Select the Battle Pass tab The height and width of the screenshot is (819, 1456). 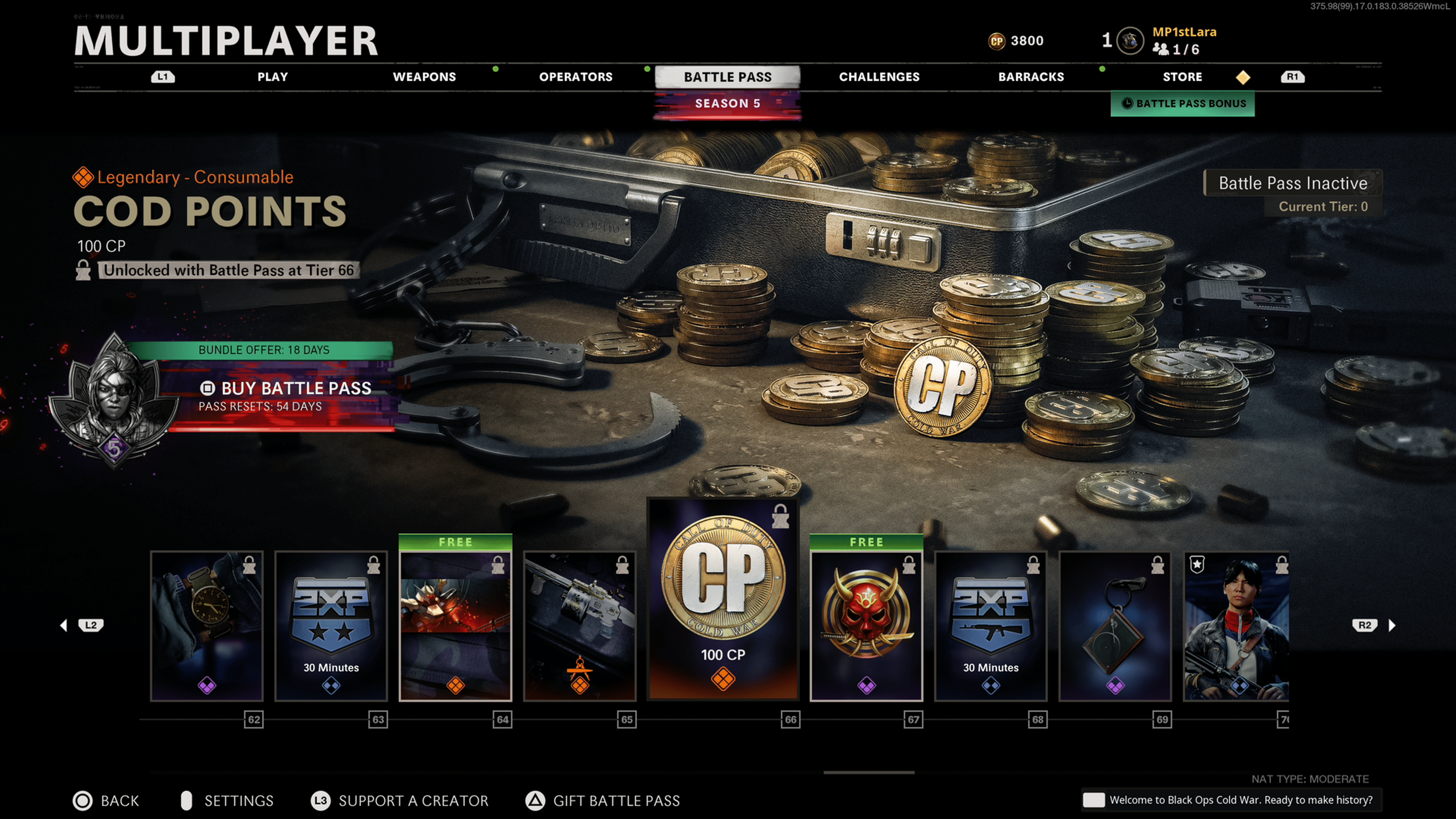coord(728,77)
